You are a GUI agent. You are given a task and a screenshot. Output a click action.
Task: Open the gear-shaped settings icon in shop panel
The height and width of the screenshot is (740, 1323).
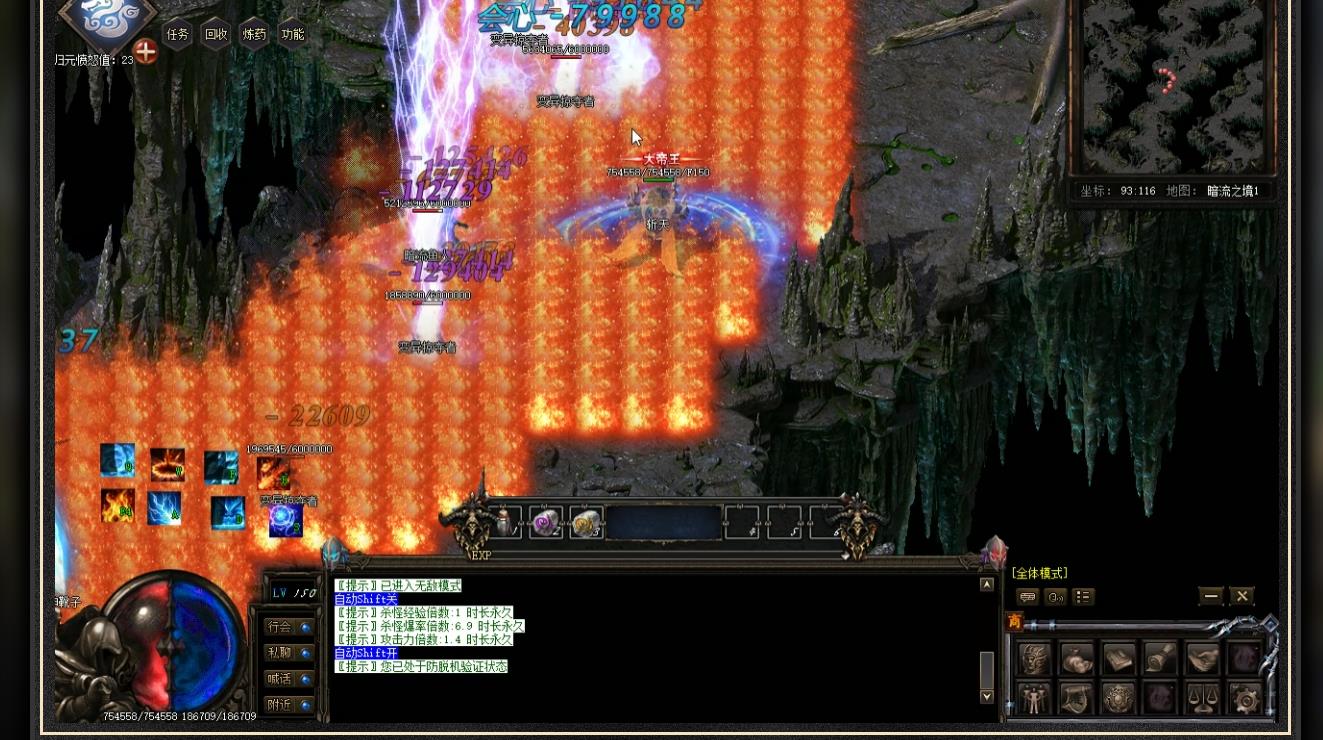click(1247, 700)
